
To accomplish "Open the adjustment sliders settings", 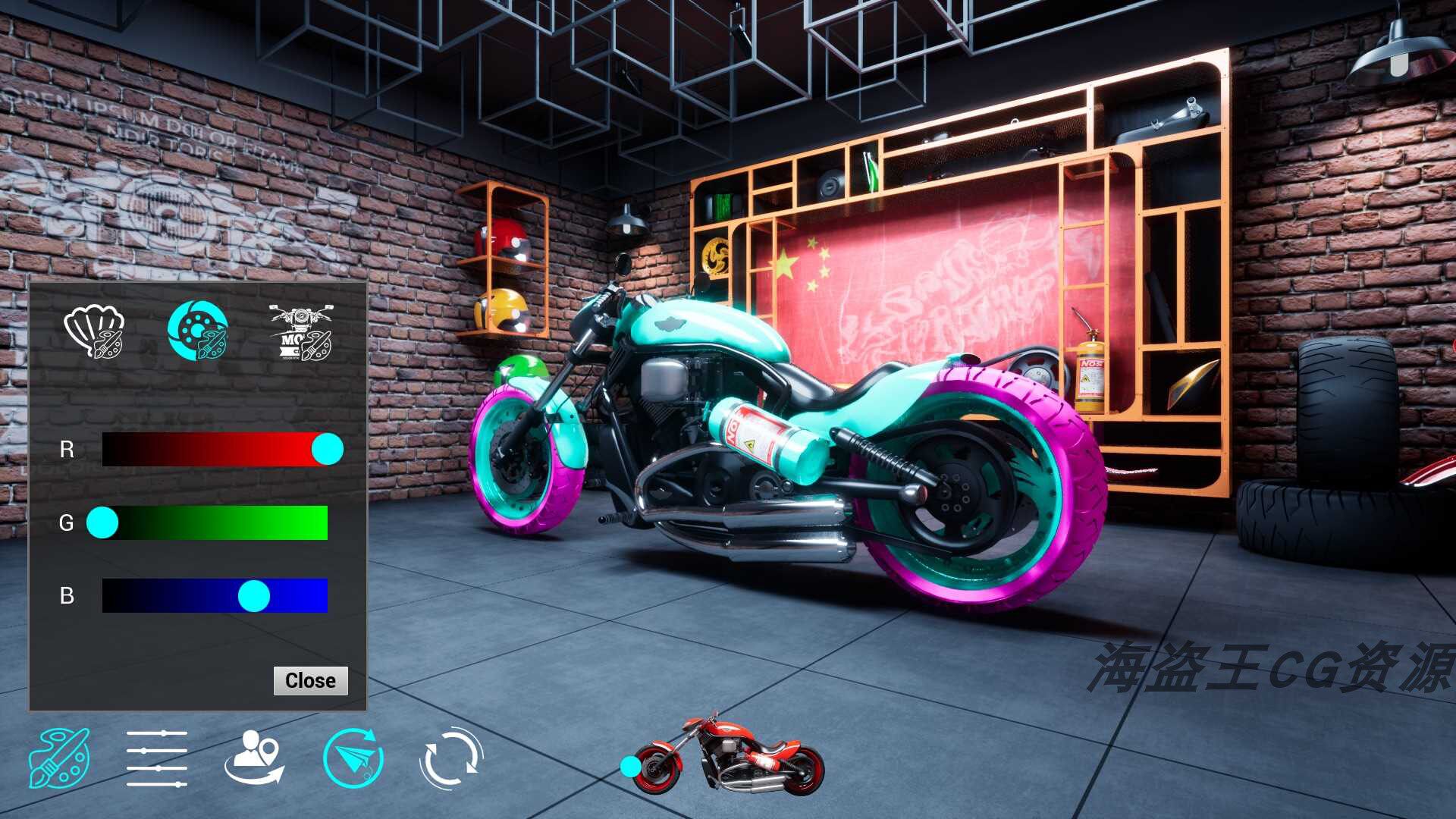I will pyautogui.click(x=157, y=758).
